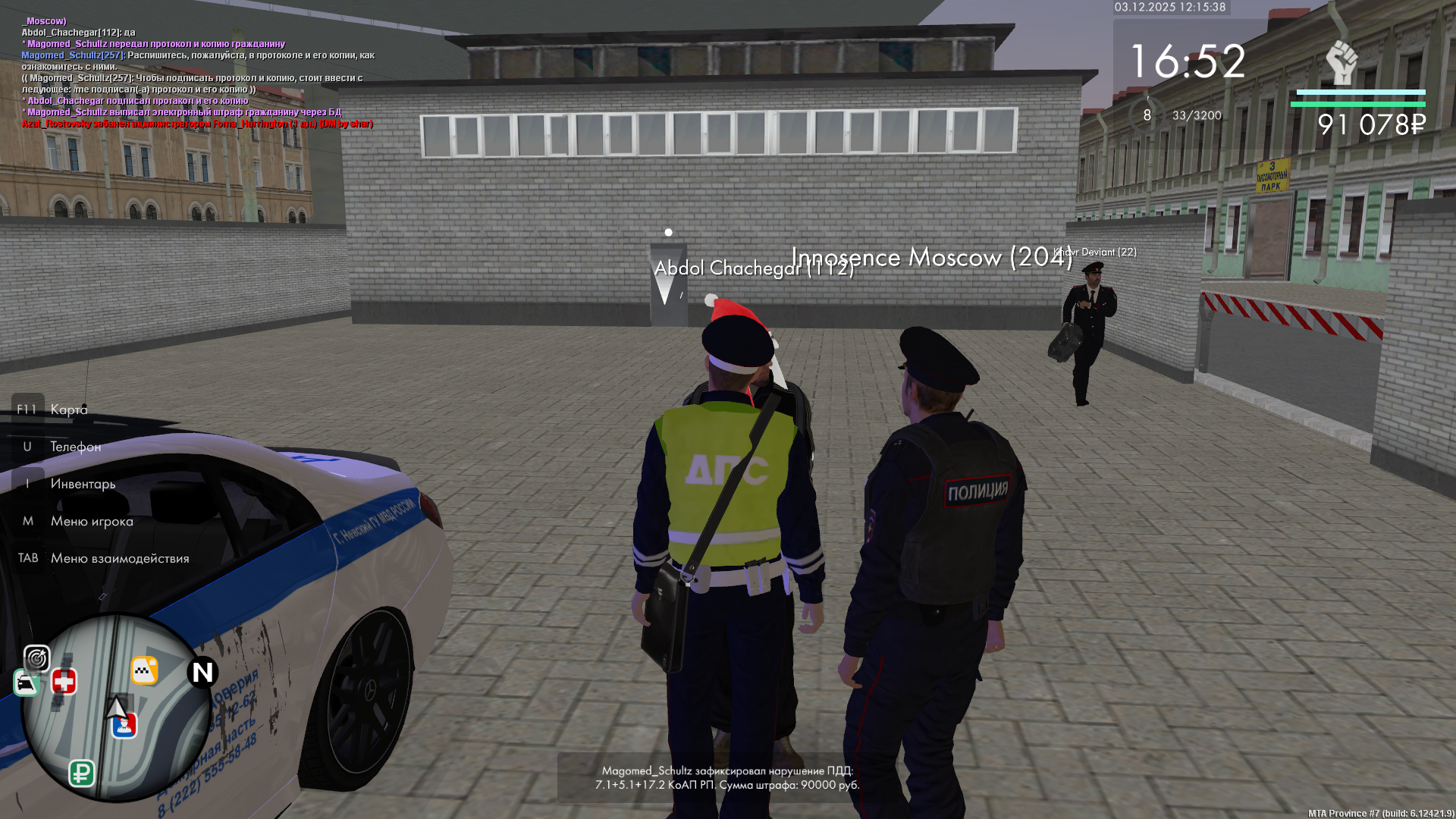Click the N compass marker on minimap
This screenshot has width=1456, height=819.
[x=202, y=672]
